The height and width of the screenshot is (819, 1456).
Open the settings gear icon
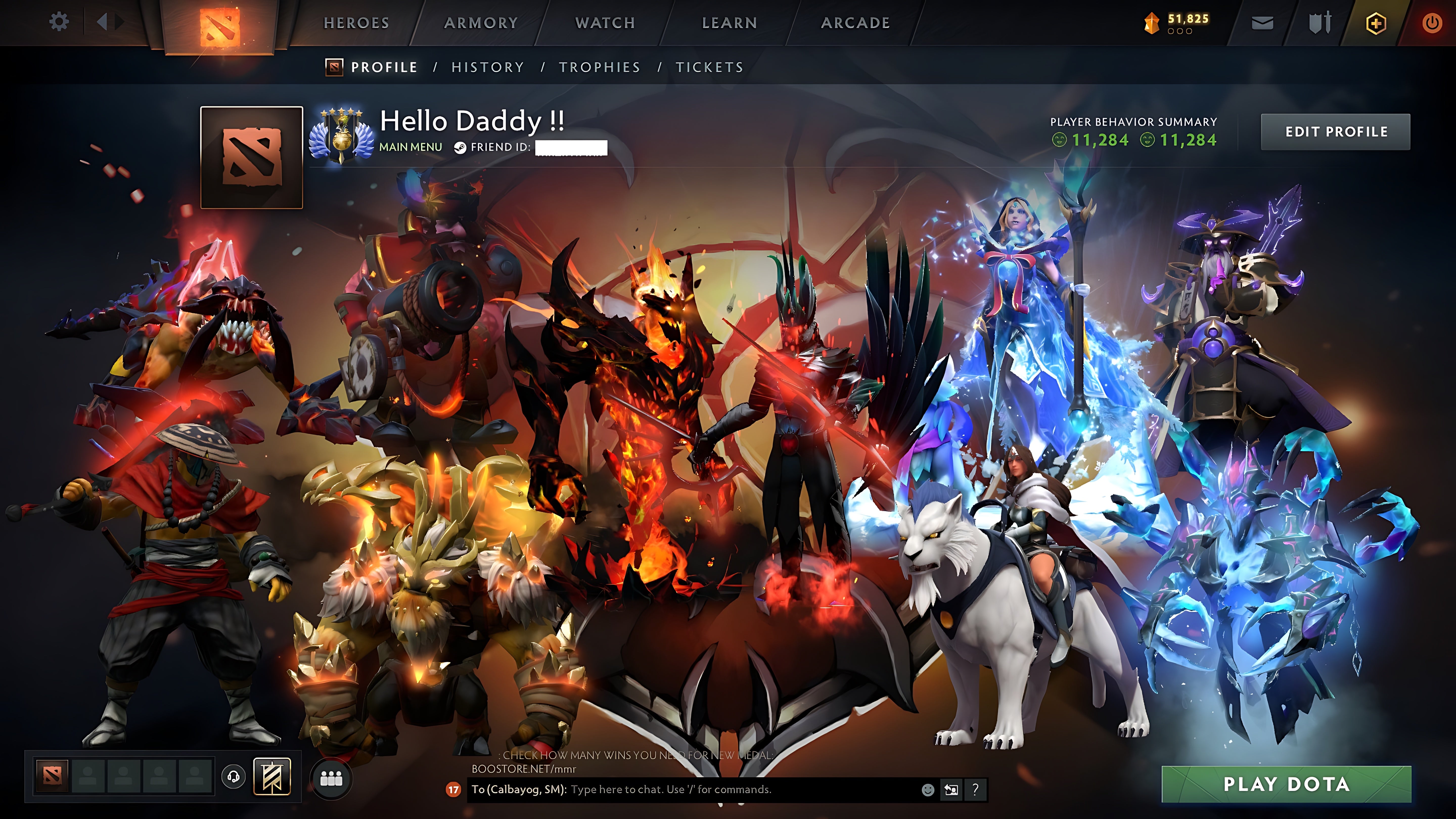[x=59, y=21]
